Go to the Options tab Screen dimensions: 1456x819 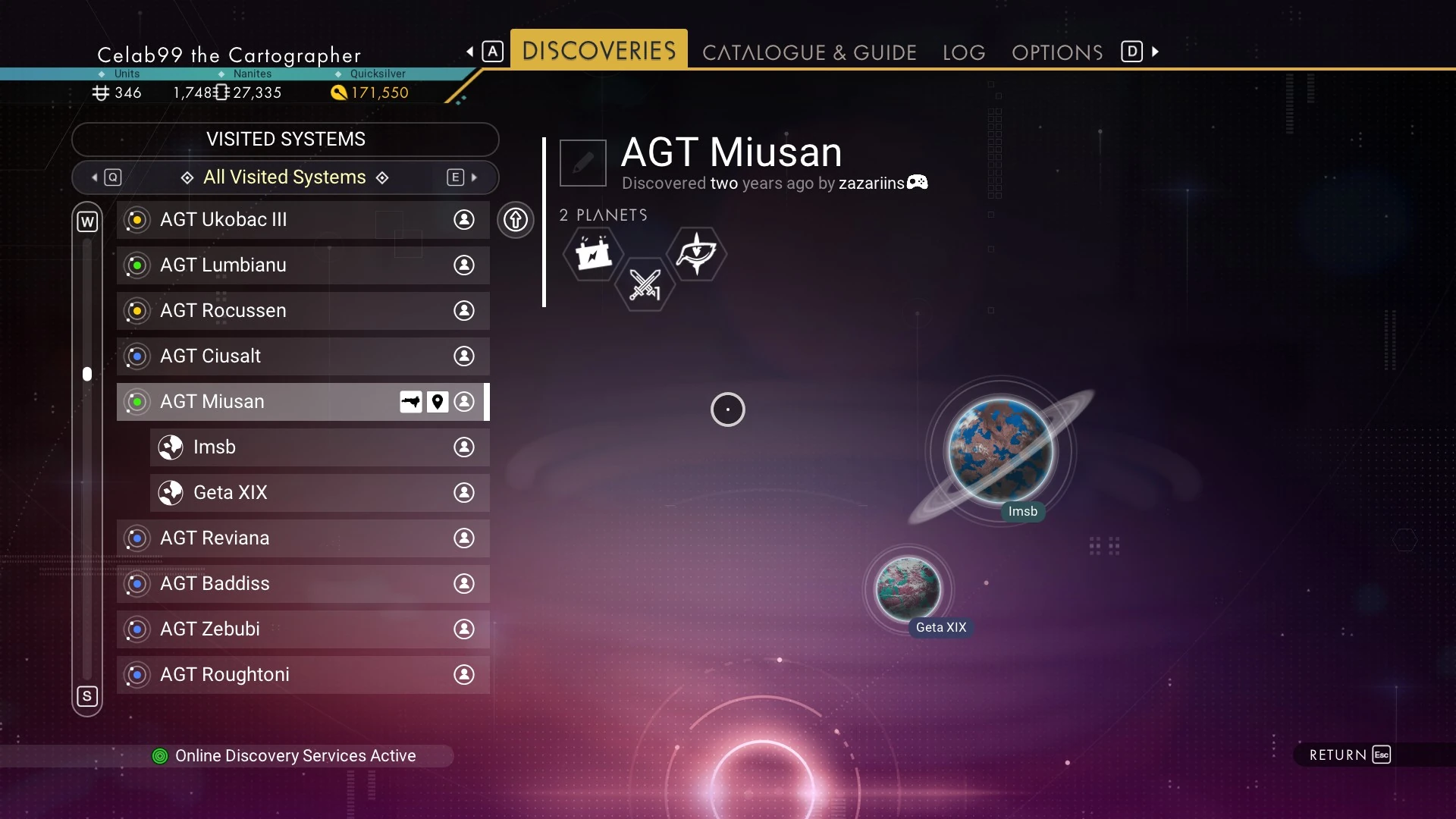(1057, 52)
